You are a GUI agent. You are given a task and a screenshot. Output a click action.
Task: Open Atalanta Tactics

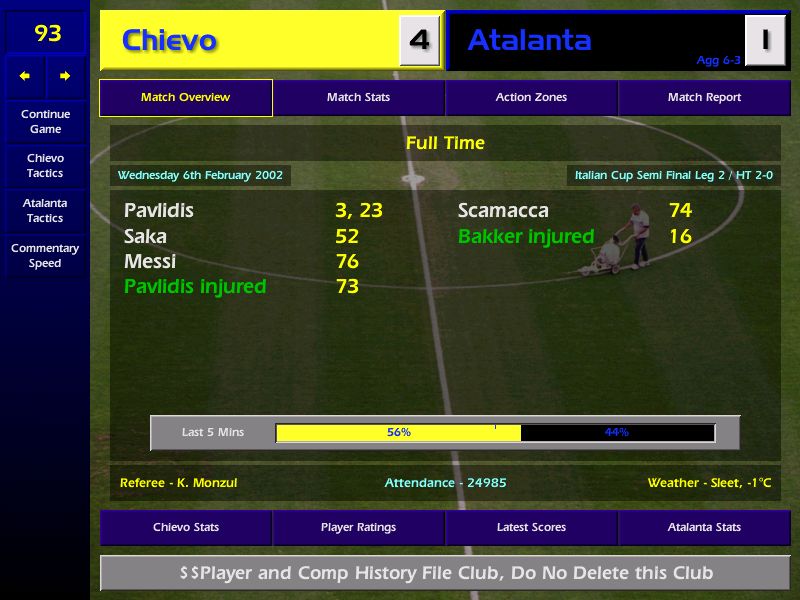tap(45, 210)
